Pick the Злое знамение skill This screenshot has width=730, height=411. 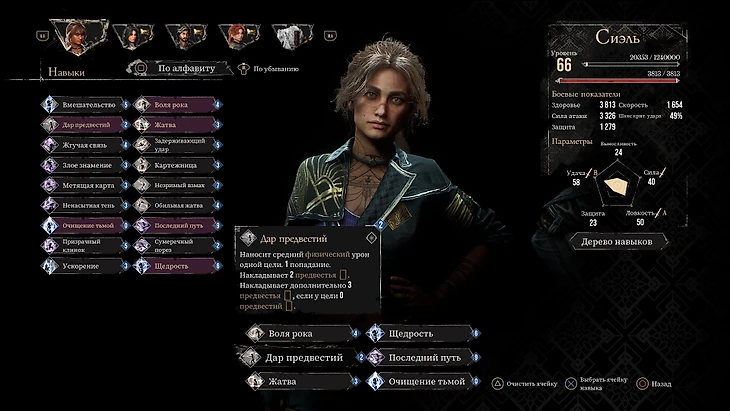click(x=87, y=165)
